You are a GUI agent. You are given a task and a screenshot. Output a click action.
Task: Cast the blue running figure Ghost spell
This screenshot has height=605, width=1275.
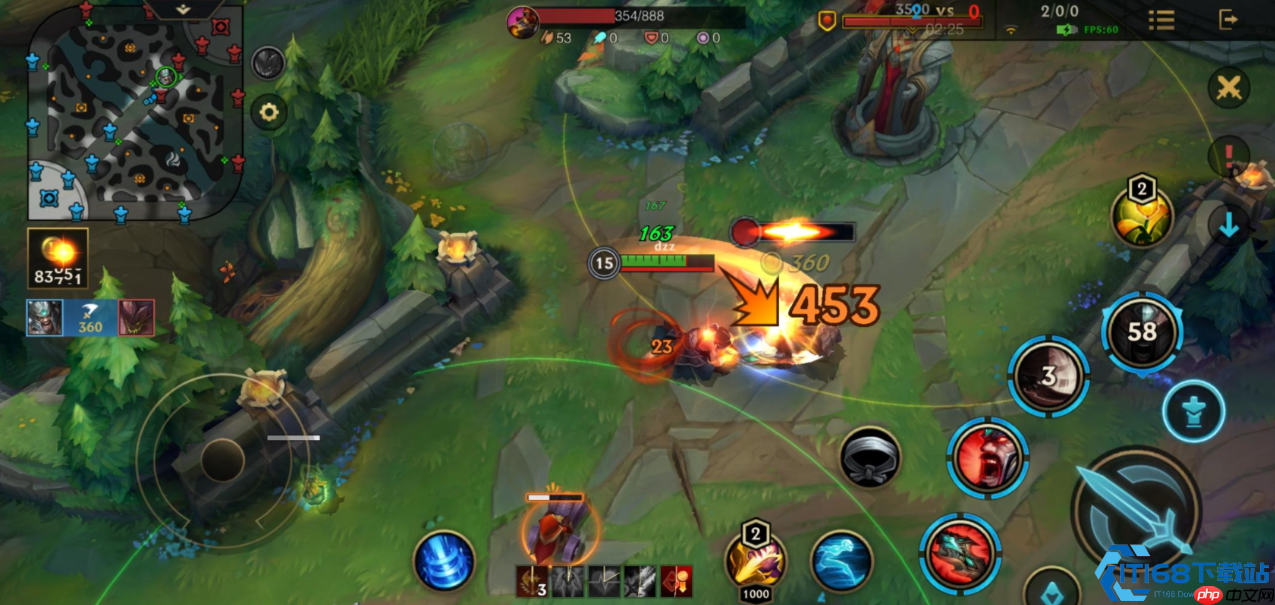pos(841,560)
